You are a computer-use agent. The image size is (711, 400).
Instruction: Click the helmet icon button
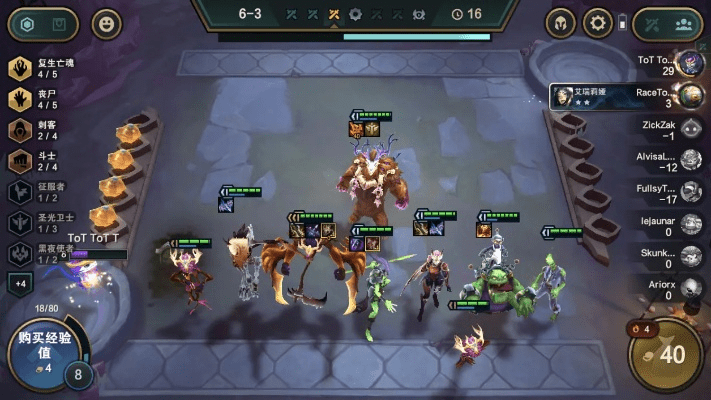pyautogui.click(x=560, y=23)
